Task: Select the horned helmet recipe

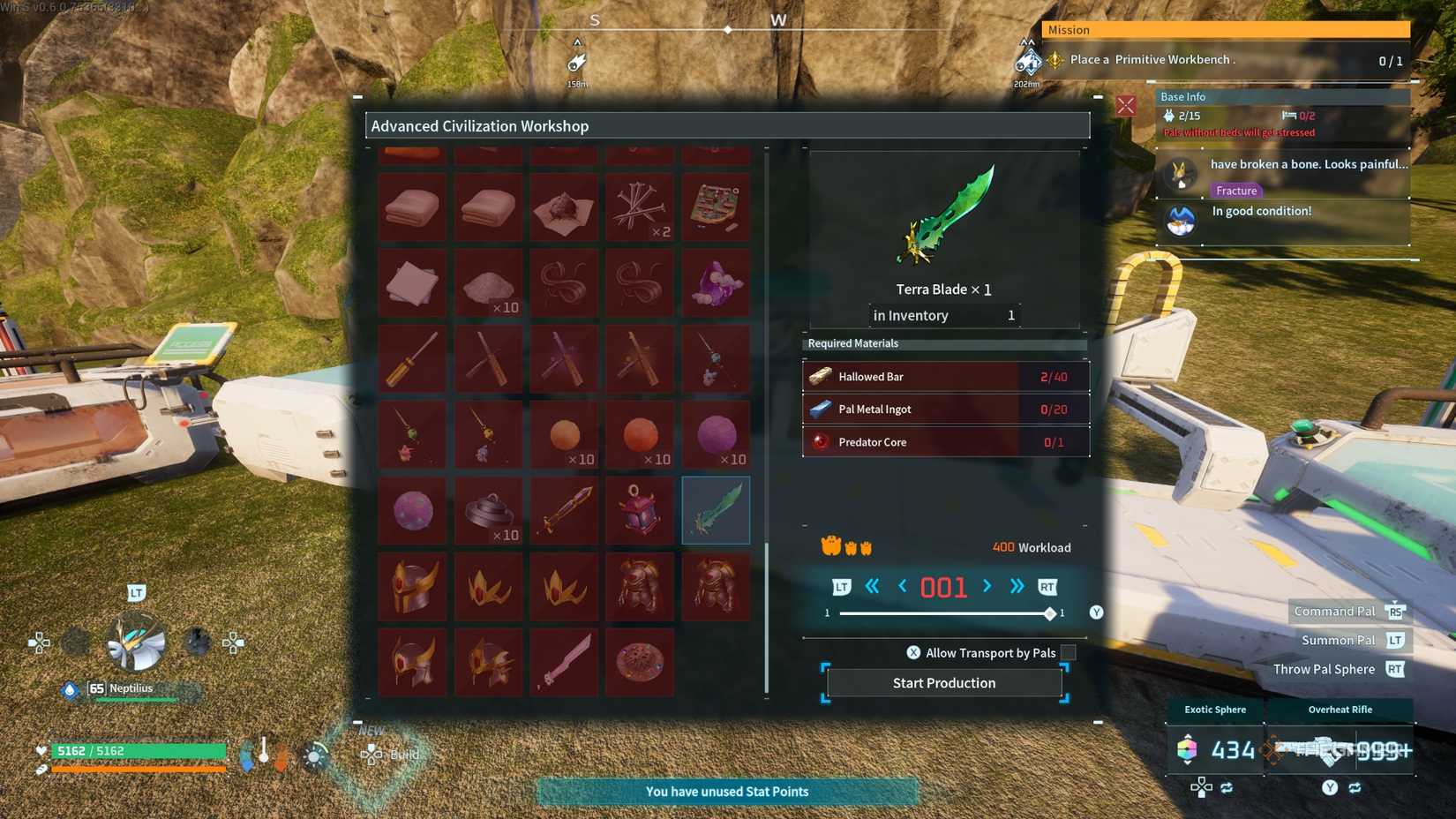Action: 412,586
